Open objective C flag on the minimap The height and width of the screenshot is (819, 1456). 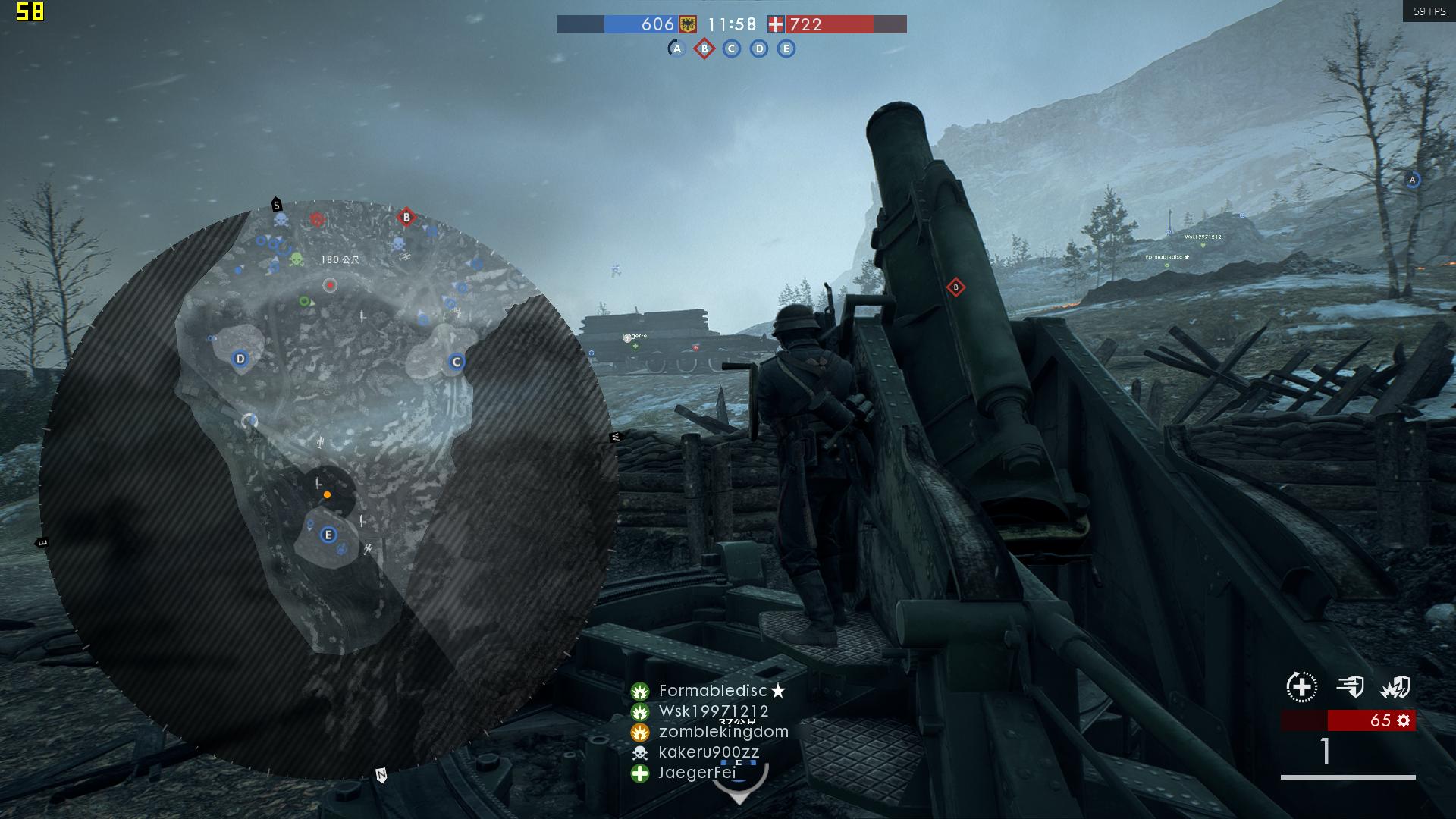(x=455, y=362)
